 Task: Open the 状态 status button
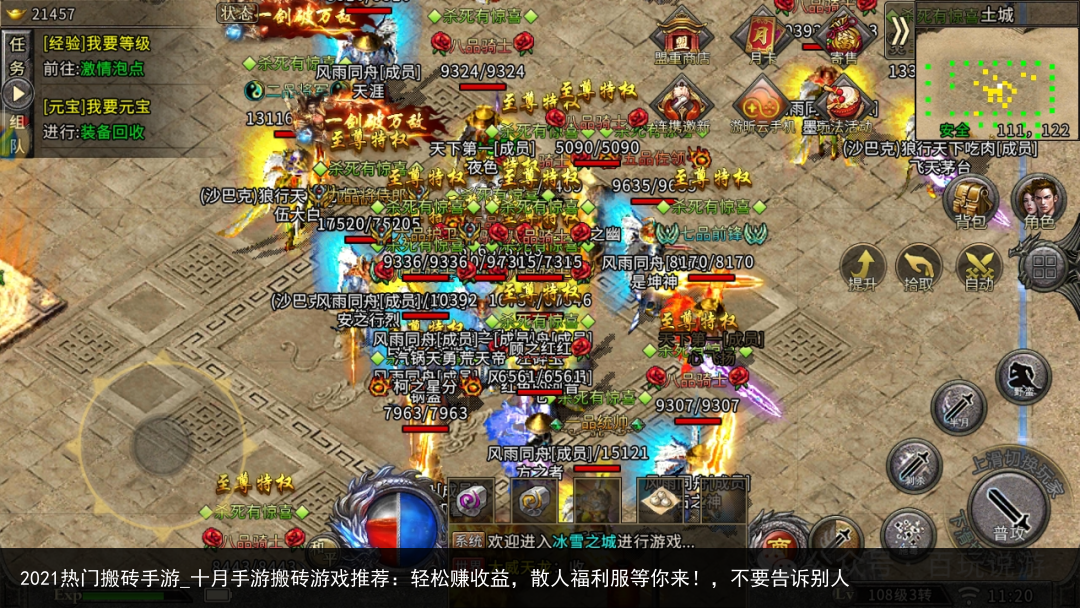pos(237,13)
